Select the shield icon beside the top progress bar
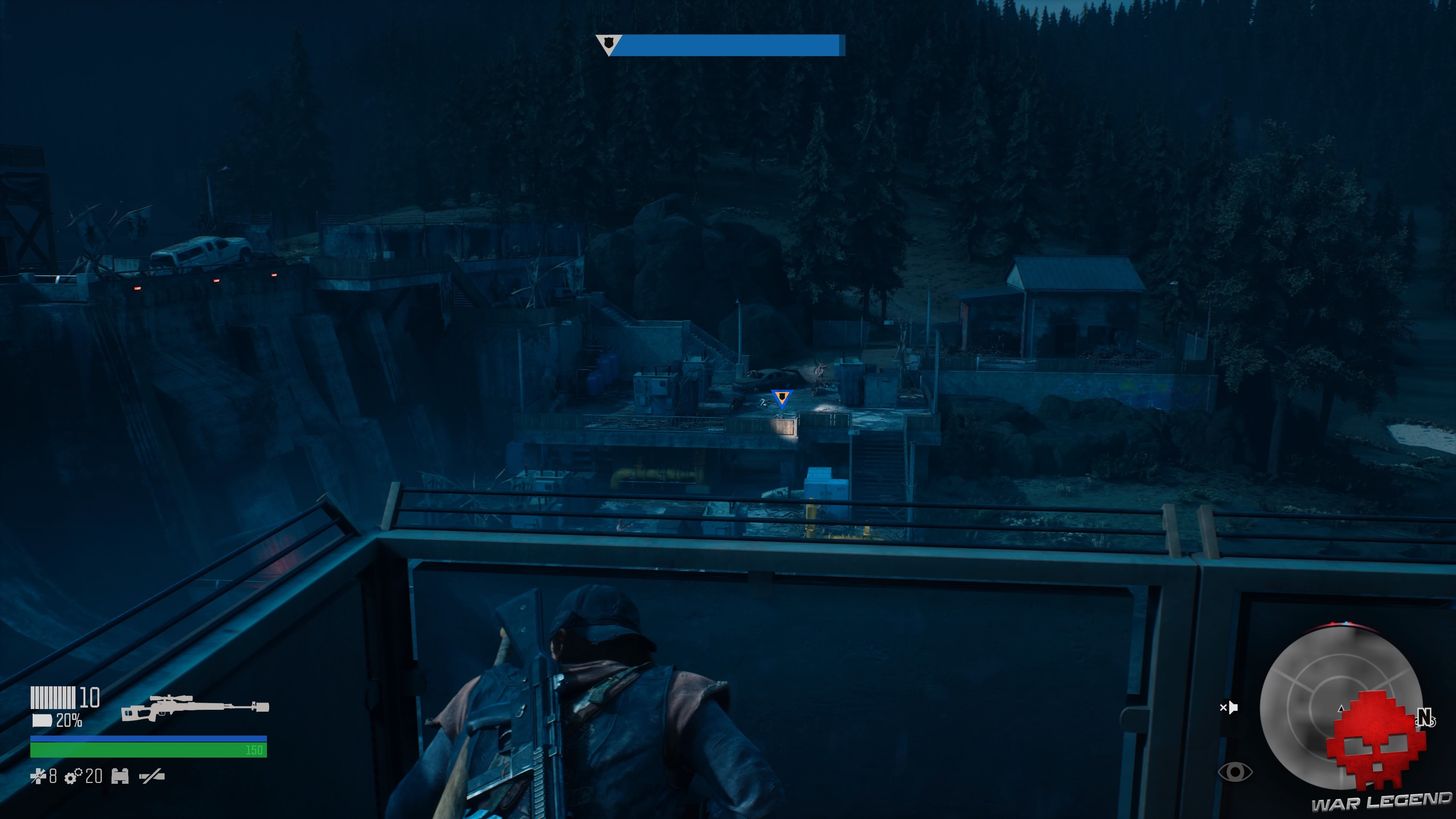 click(x=609, y=44)
